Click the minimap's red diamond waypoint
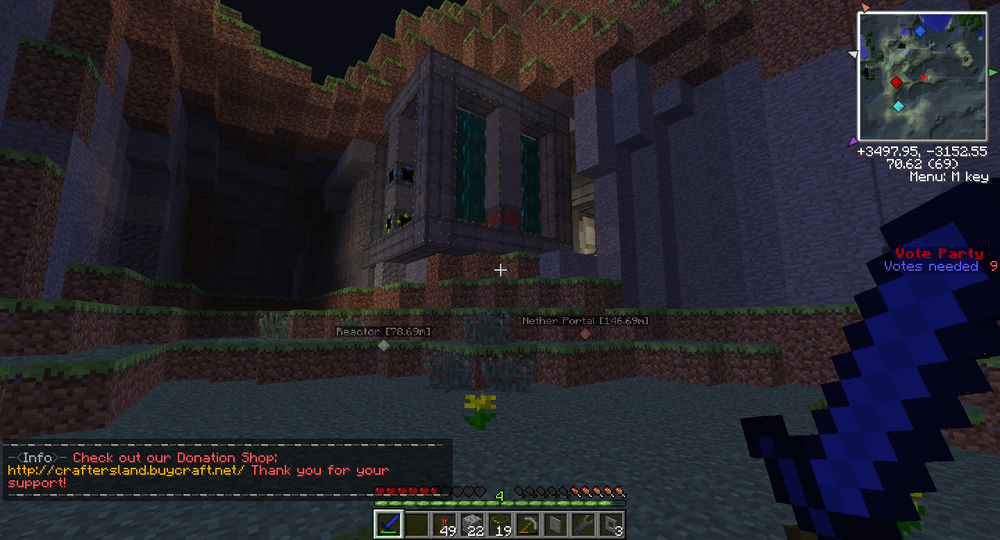1000x540 pixels. [897, 82]
